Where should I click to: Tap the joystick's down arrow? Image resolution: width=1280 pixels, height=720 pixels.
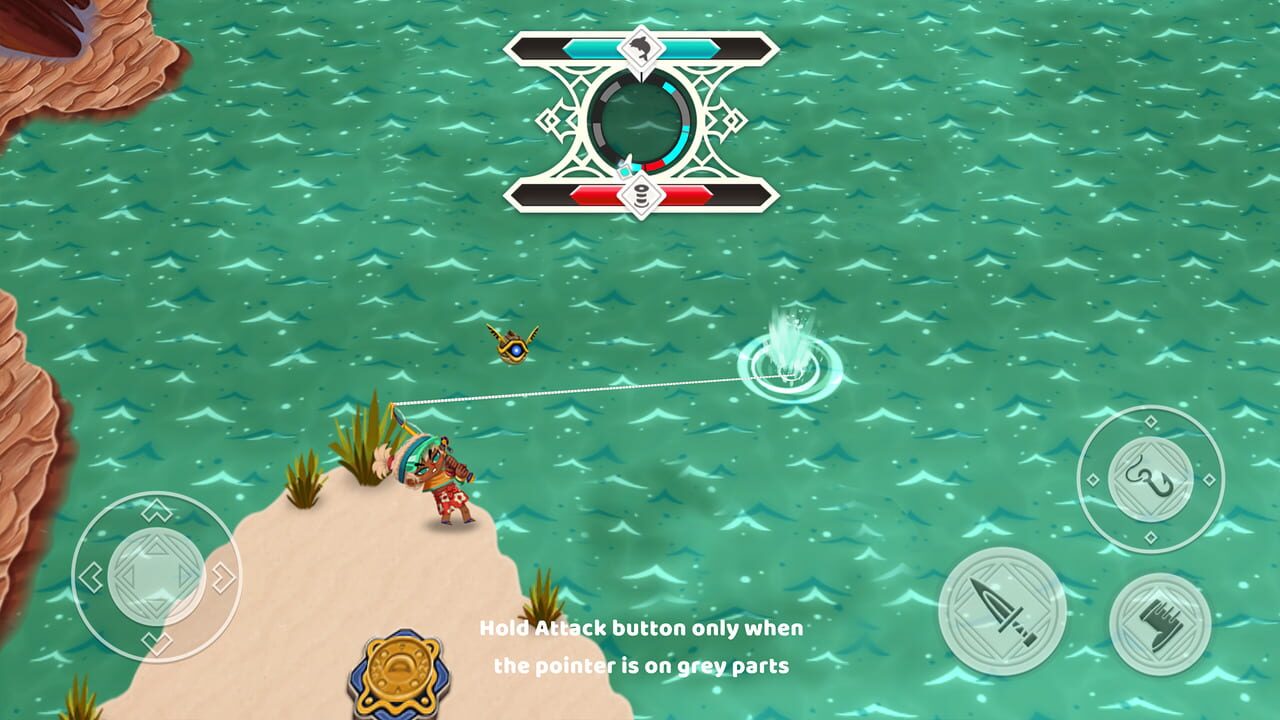click(x=156, y=640)
